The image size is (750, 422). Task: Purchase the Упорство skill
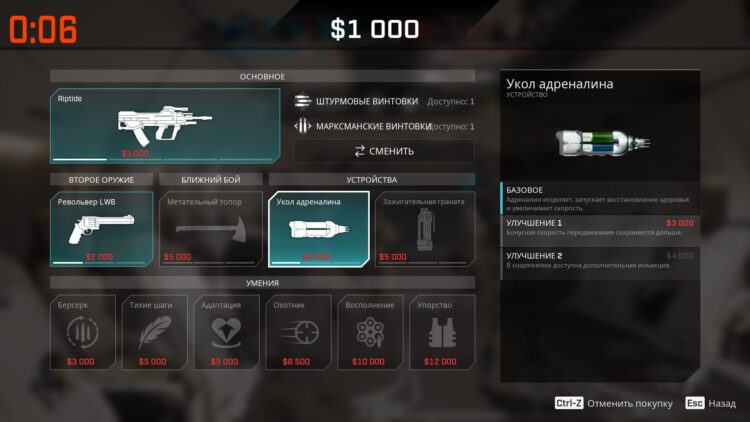click(440, 333)
